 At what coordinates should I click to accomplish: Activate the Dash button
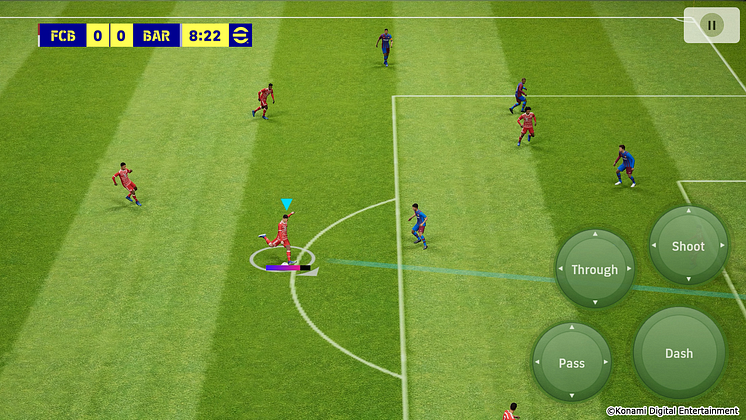coord(679,353)
